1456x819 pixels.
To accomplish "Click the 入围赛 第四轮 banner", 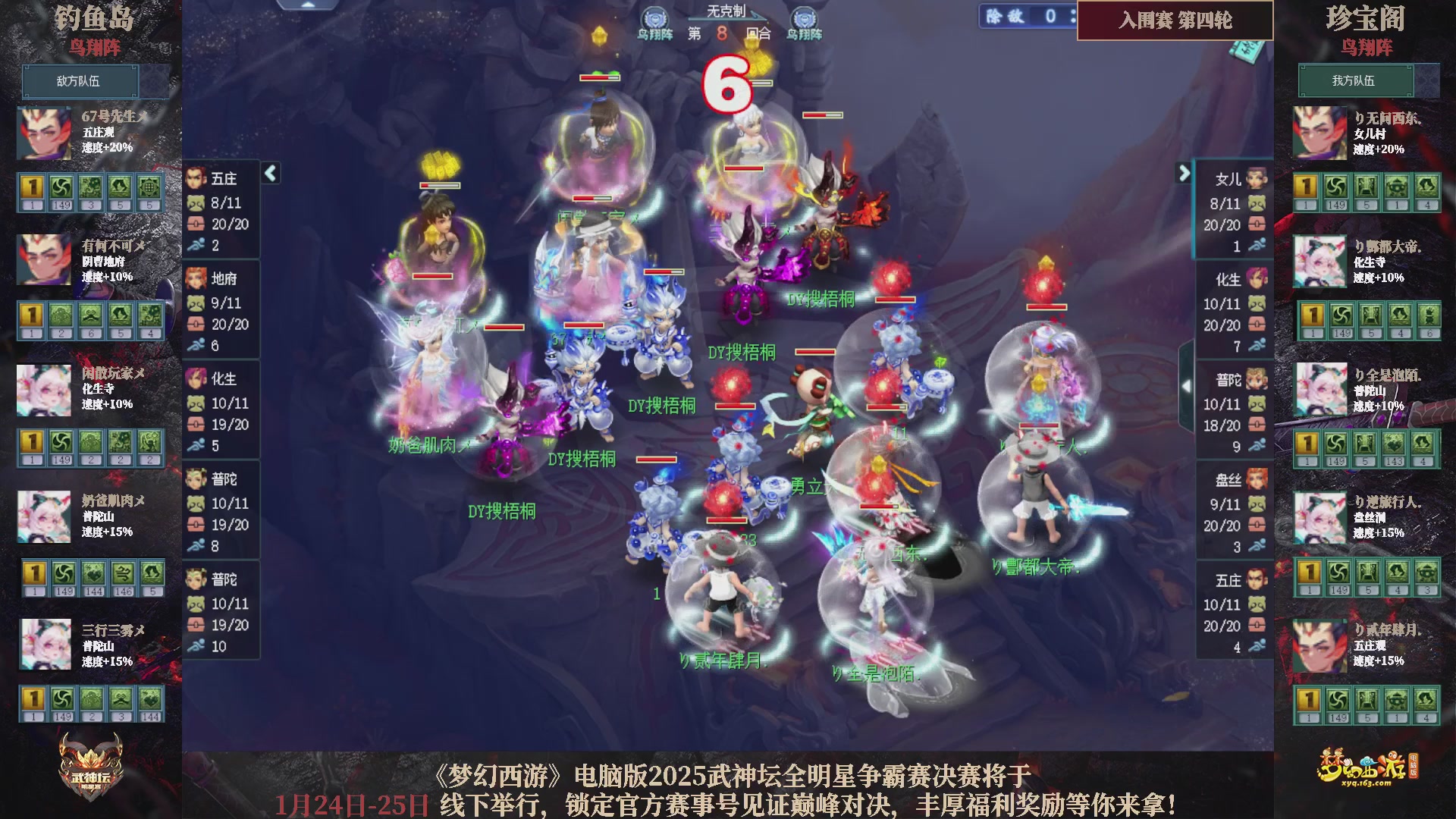I will pos(1174,22).
